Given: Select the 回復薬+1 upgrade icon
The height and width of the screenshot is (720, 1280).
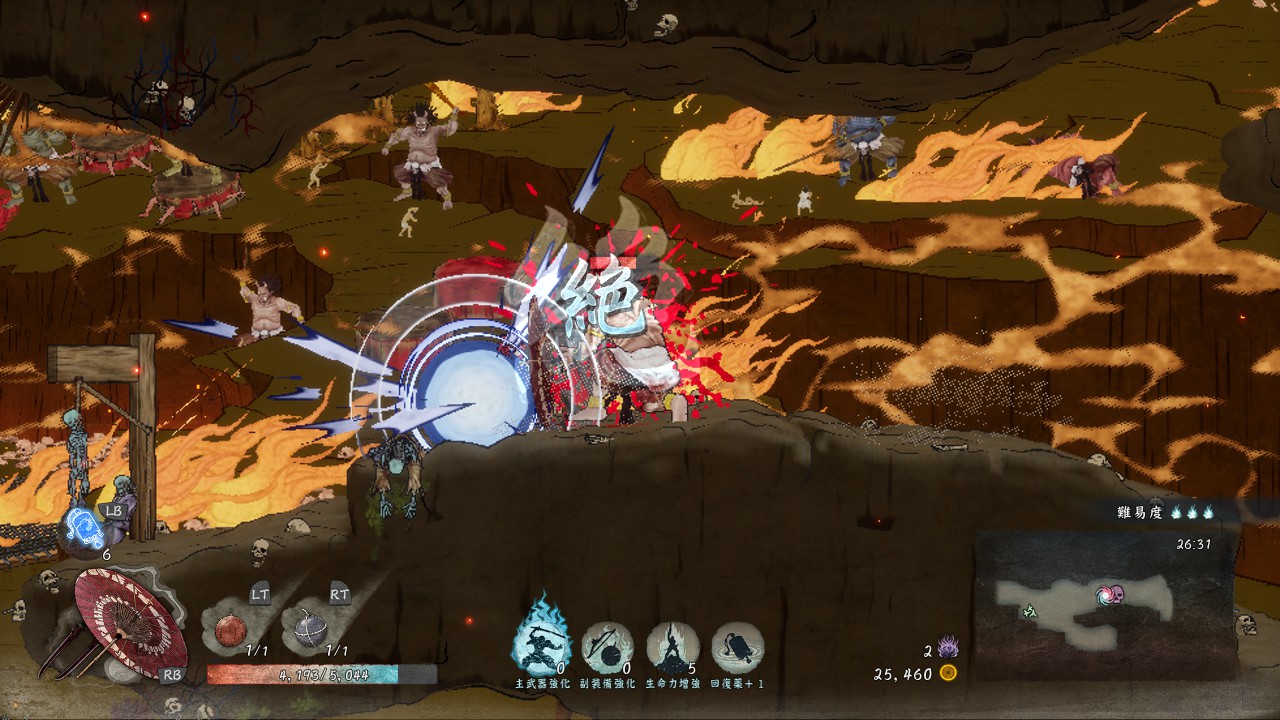Looking at the screenshot, I should pyautogui.click(x=738, y=646).
